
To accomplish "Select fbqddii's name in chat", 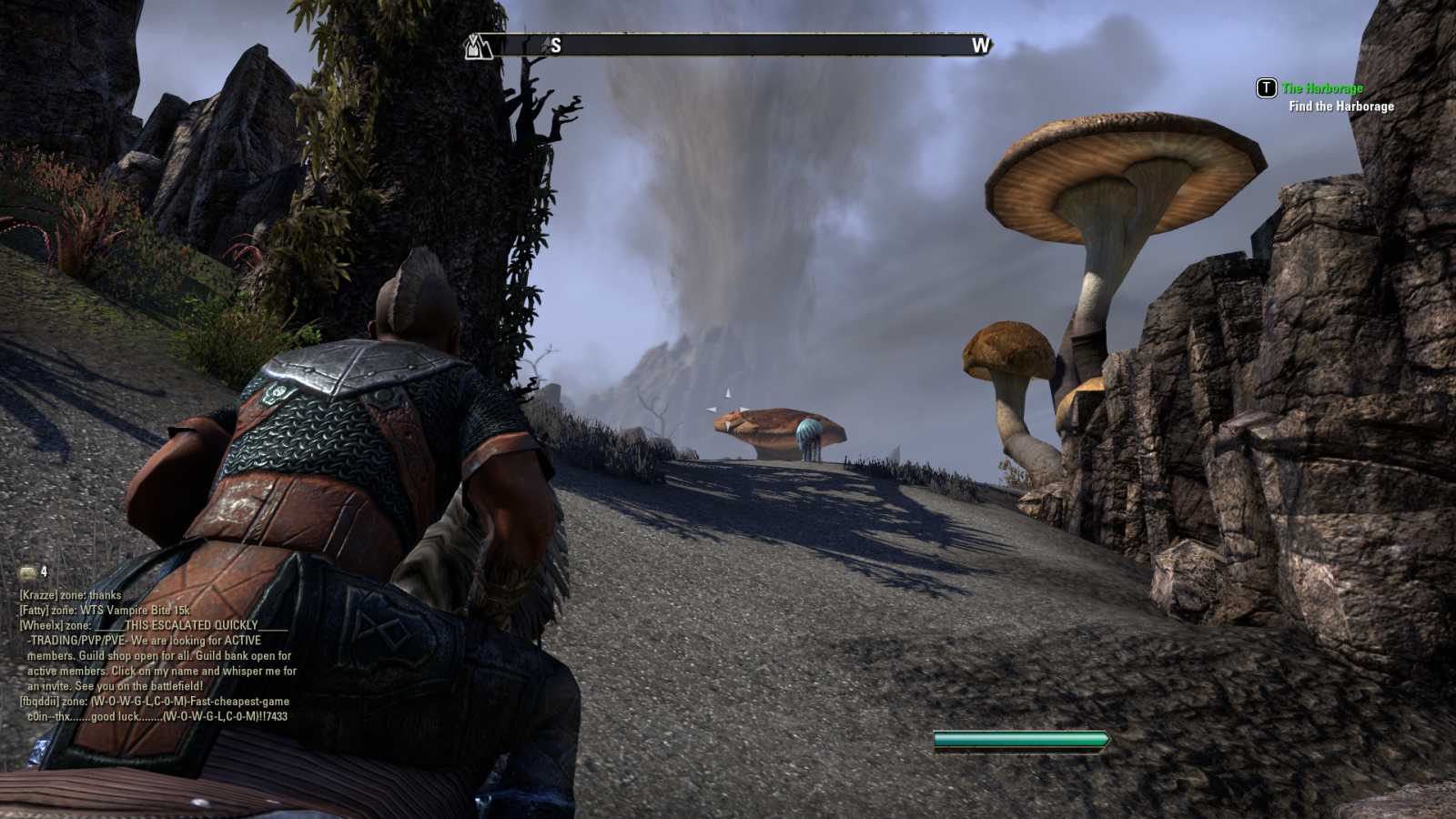I will click(40, 702).
